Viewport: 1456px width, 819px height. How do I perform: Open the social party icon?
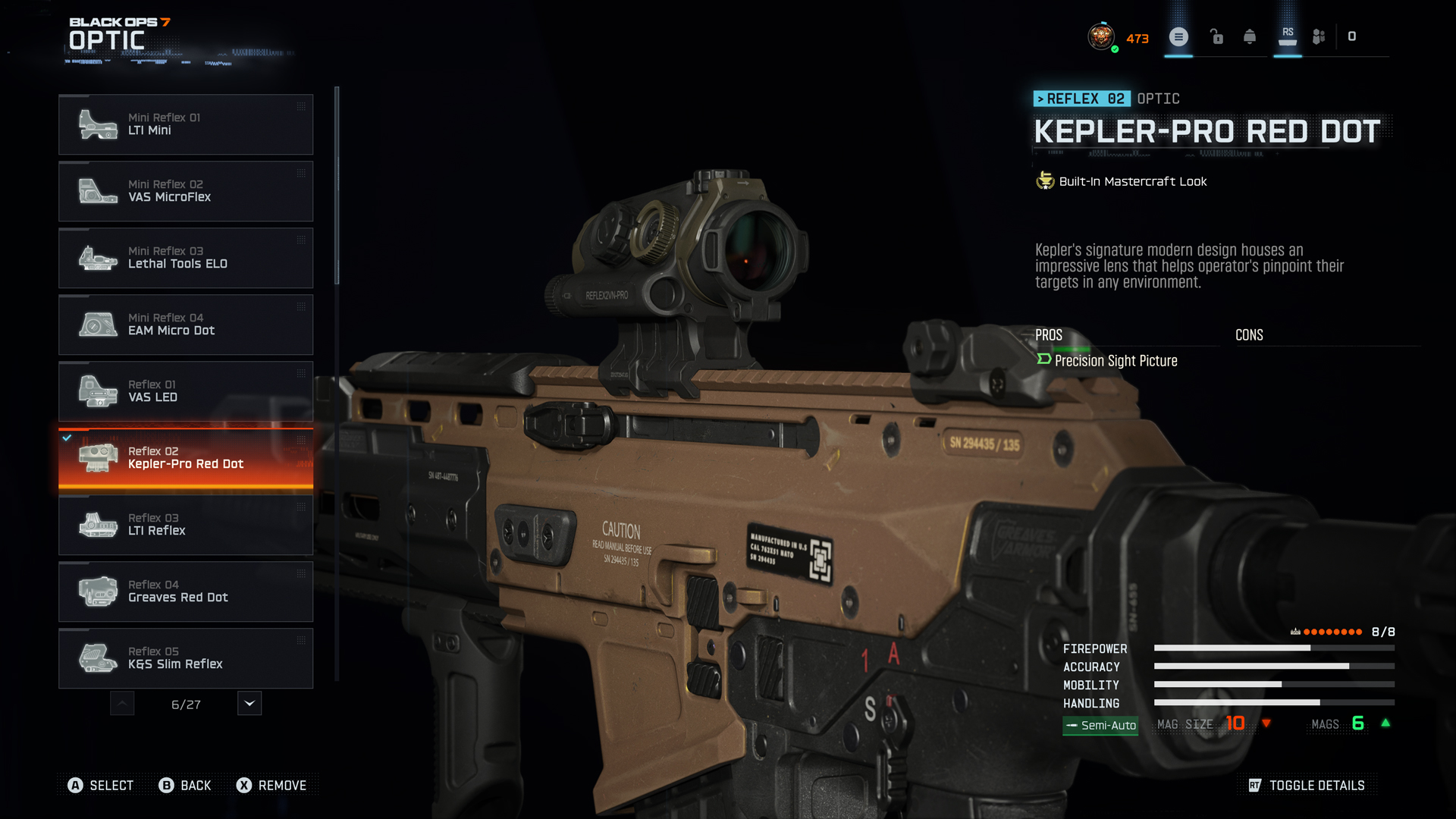[x=1319, y=36]
